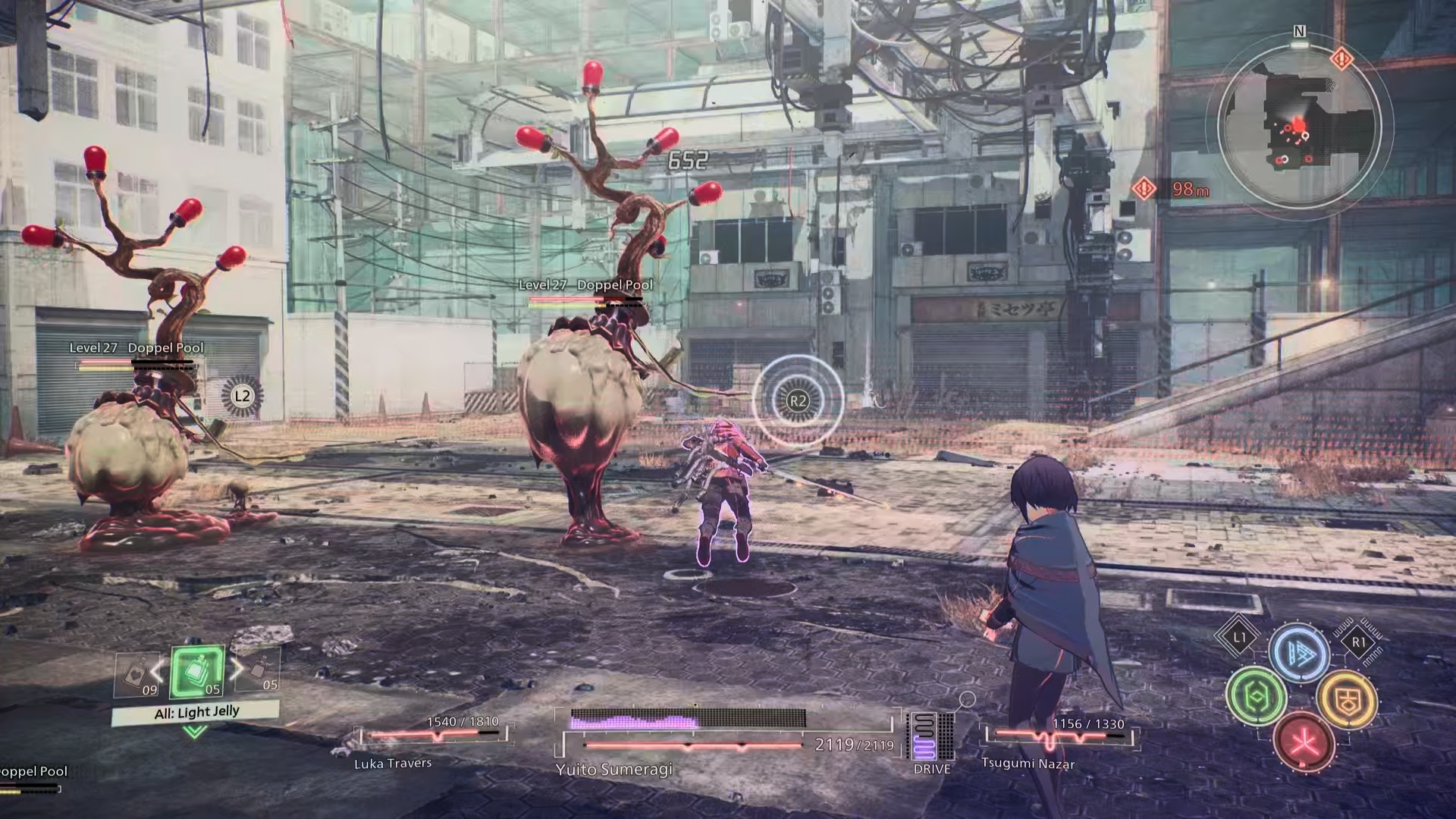Screen dimensions: 1456x819
Task: Click the red objective diamond on minimap edge
Action: 1342,58
